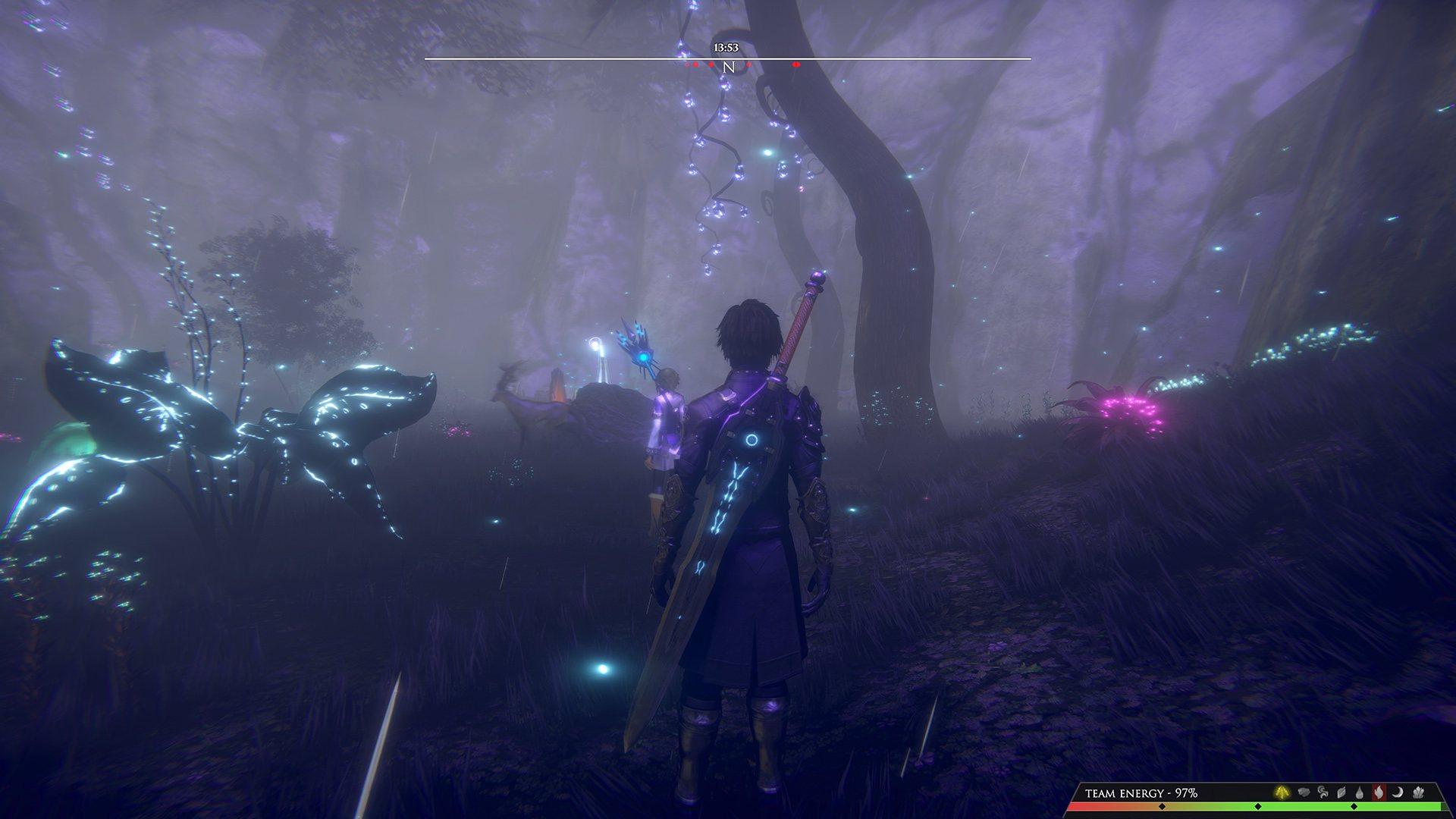Image resolution: width=1456 pixels, height=819 pixels.
Task: Toggle the rightmost red enemy marker on compass
Action: 795,65
